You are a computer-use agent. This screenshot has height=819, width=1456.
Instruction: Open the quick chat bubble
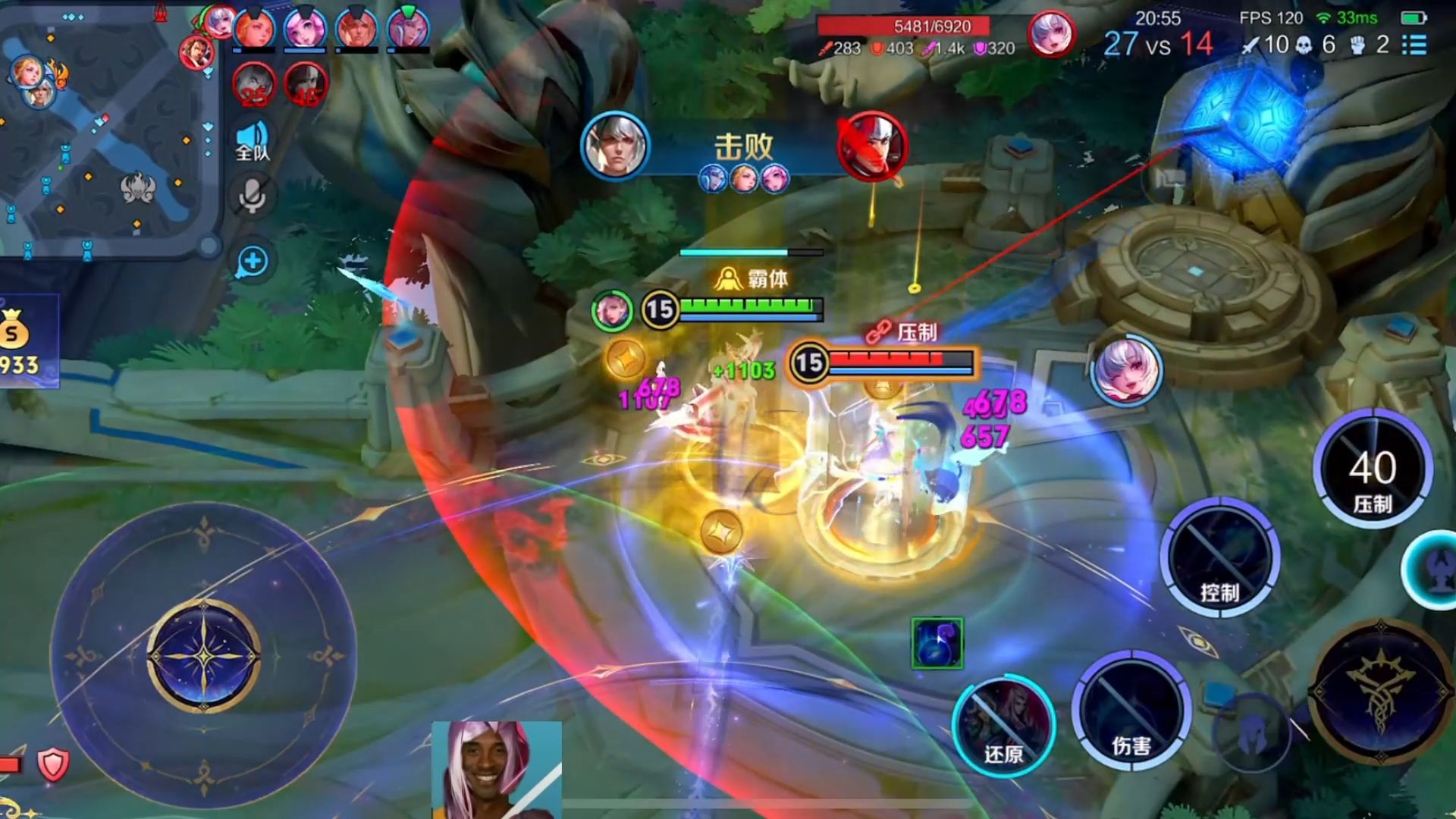[253, 262]
